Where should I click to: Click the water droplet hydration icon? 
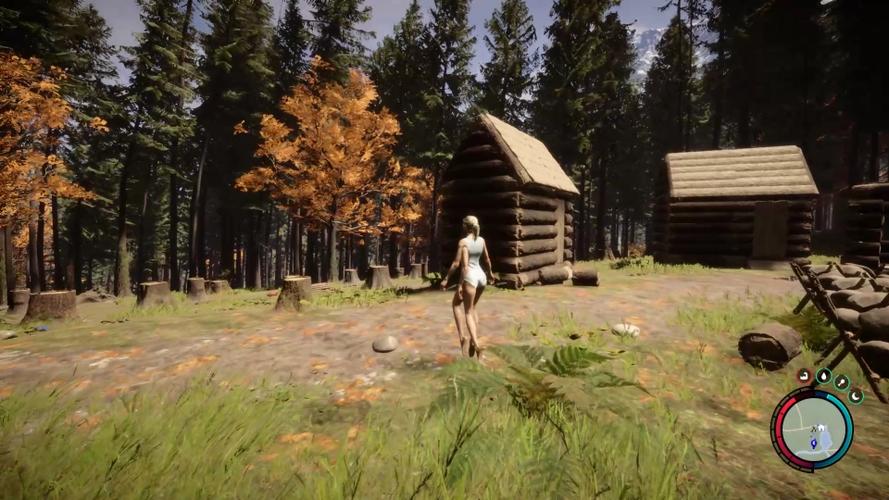point(824,376)
